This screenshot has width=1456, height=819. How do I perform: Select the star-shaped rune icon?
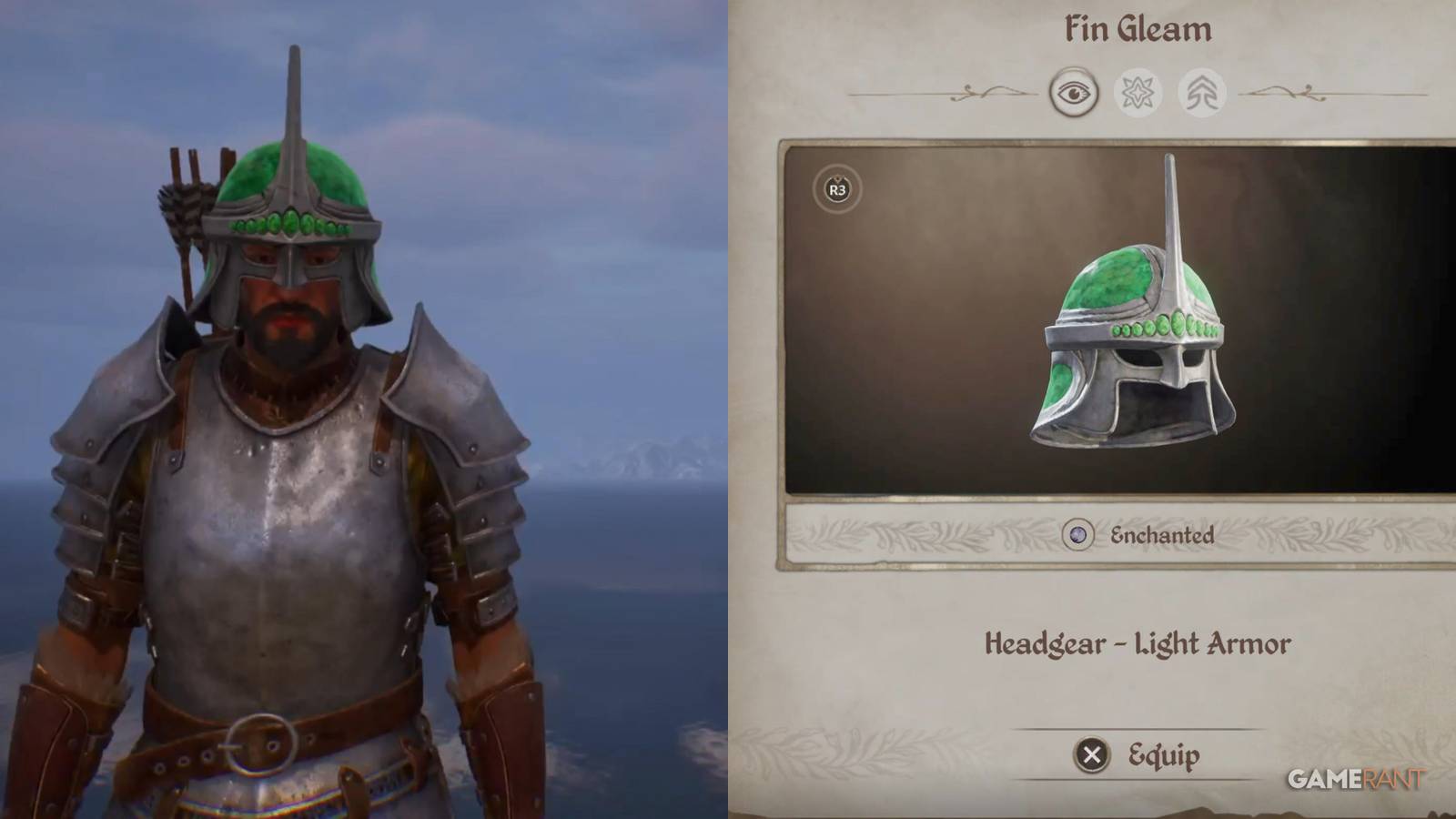[1137, 91]
